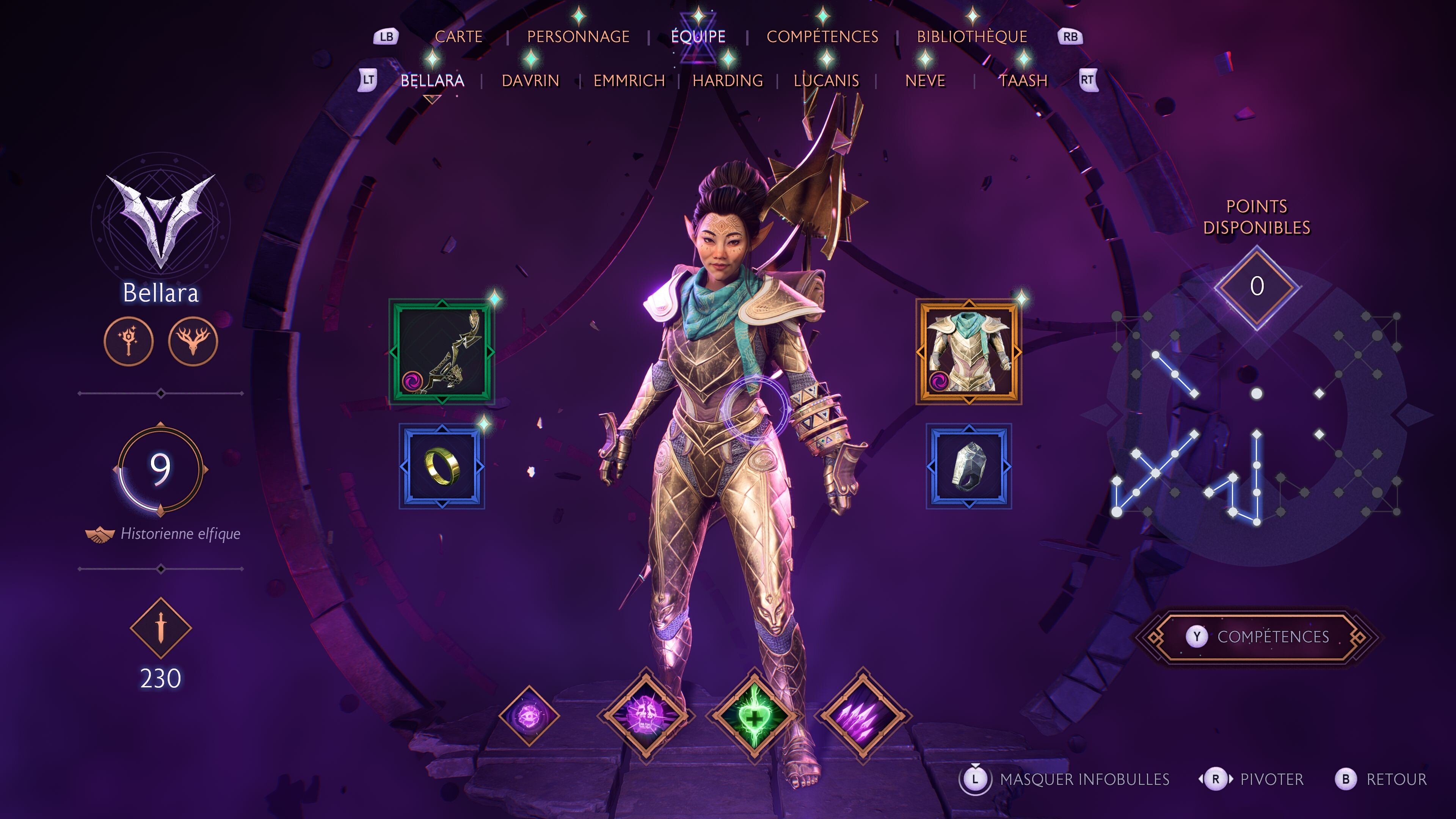
Task: Open the BIBLIOTHÈQUE tab
Action: [x=971, y=36]
